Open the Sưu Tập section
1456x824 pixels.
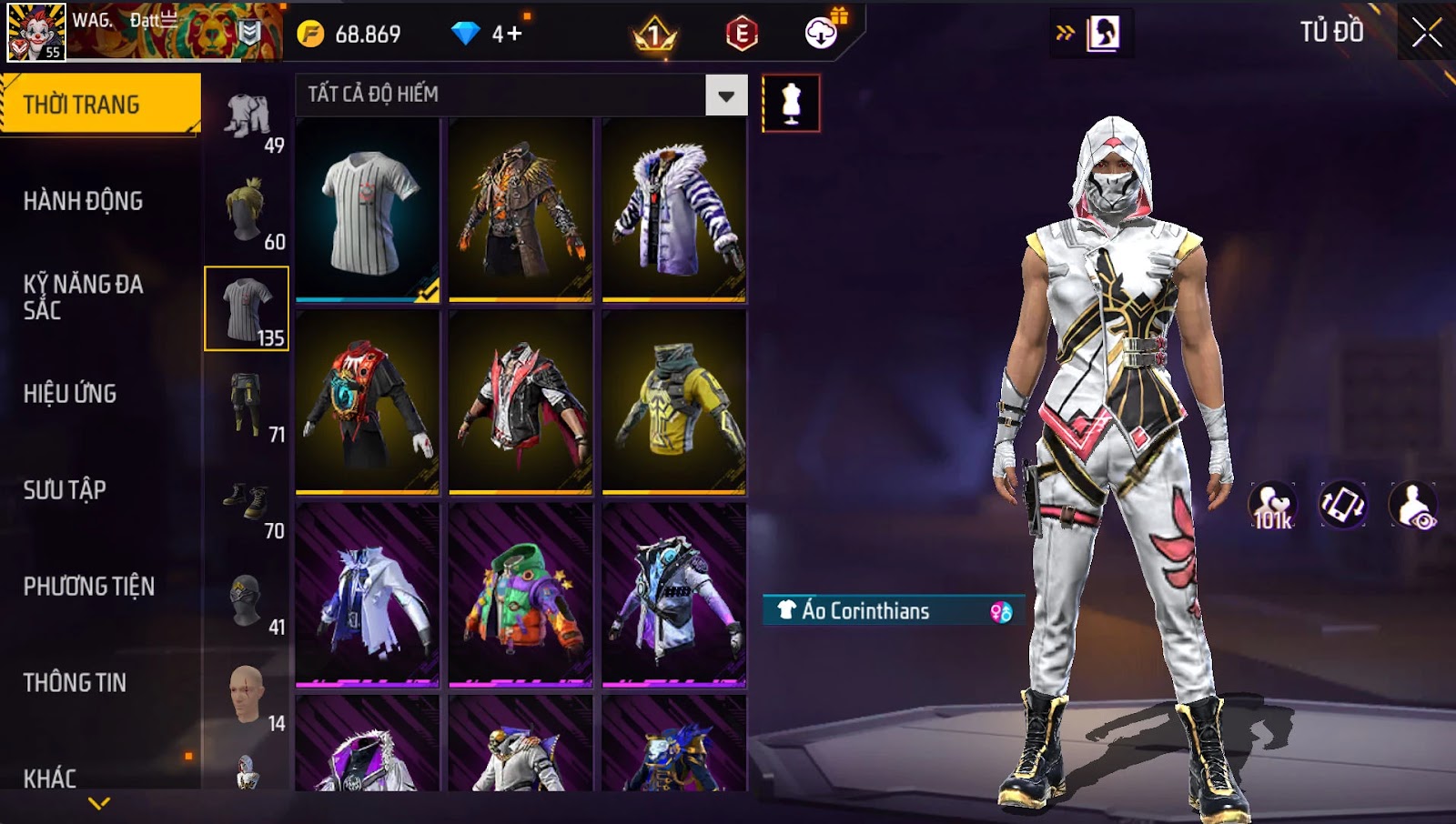point(65,490)
